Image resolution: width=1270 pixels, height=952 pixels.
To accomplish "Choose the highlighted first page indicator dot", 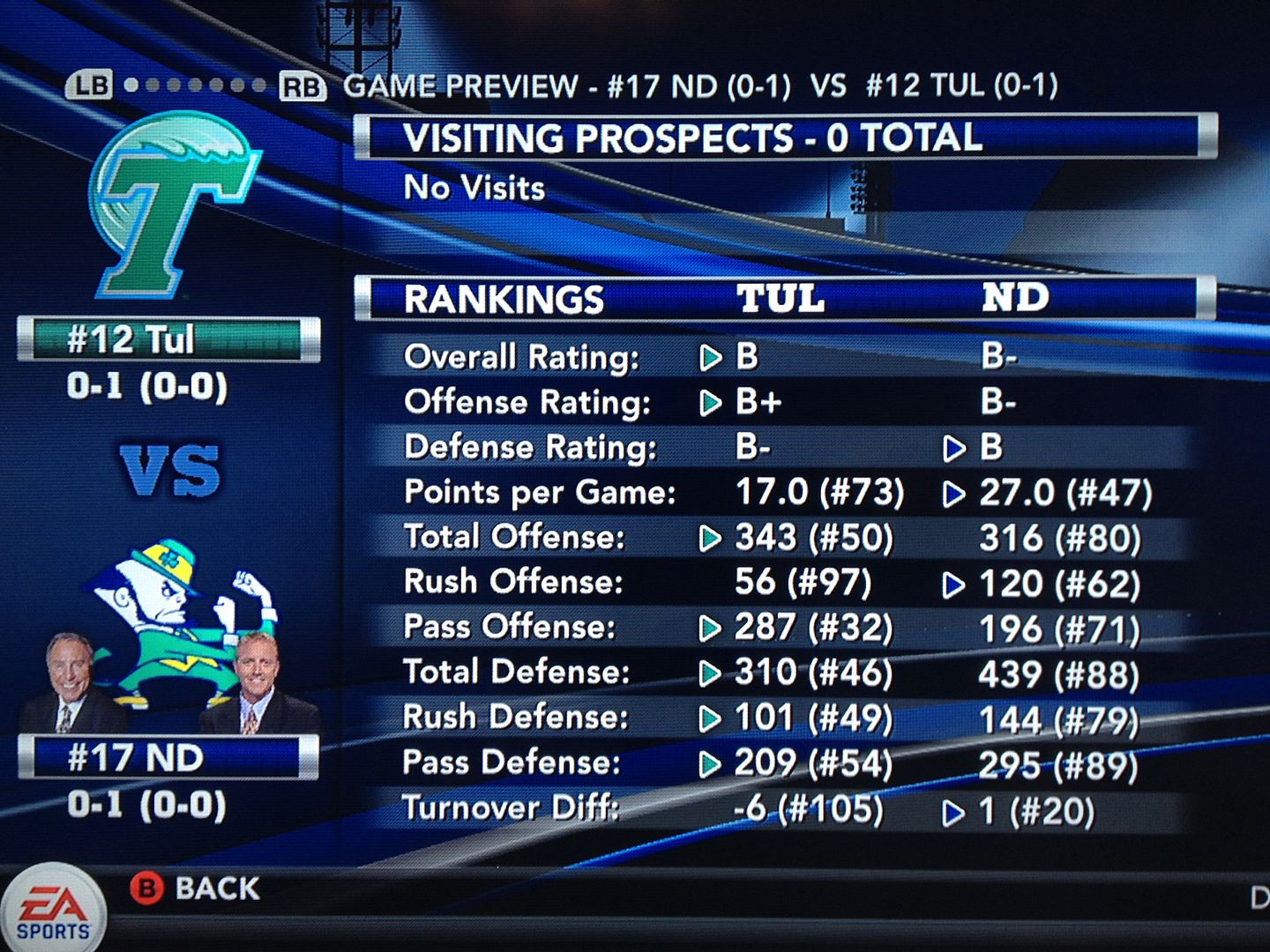I will coord(131,86).
